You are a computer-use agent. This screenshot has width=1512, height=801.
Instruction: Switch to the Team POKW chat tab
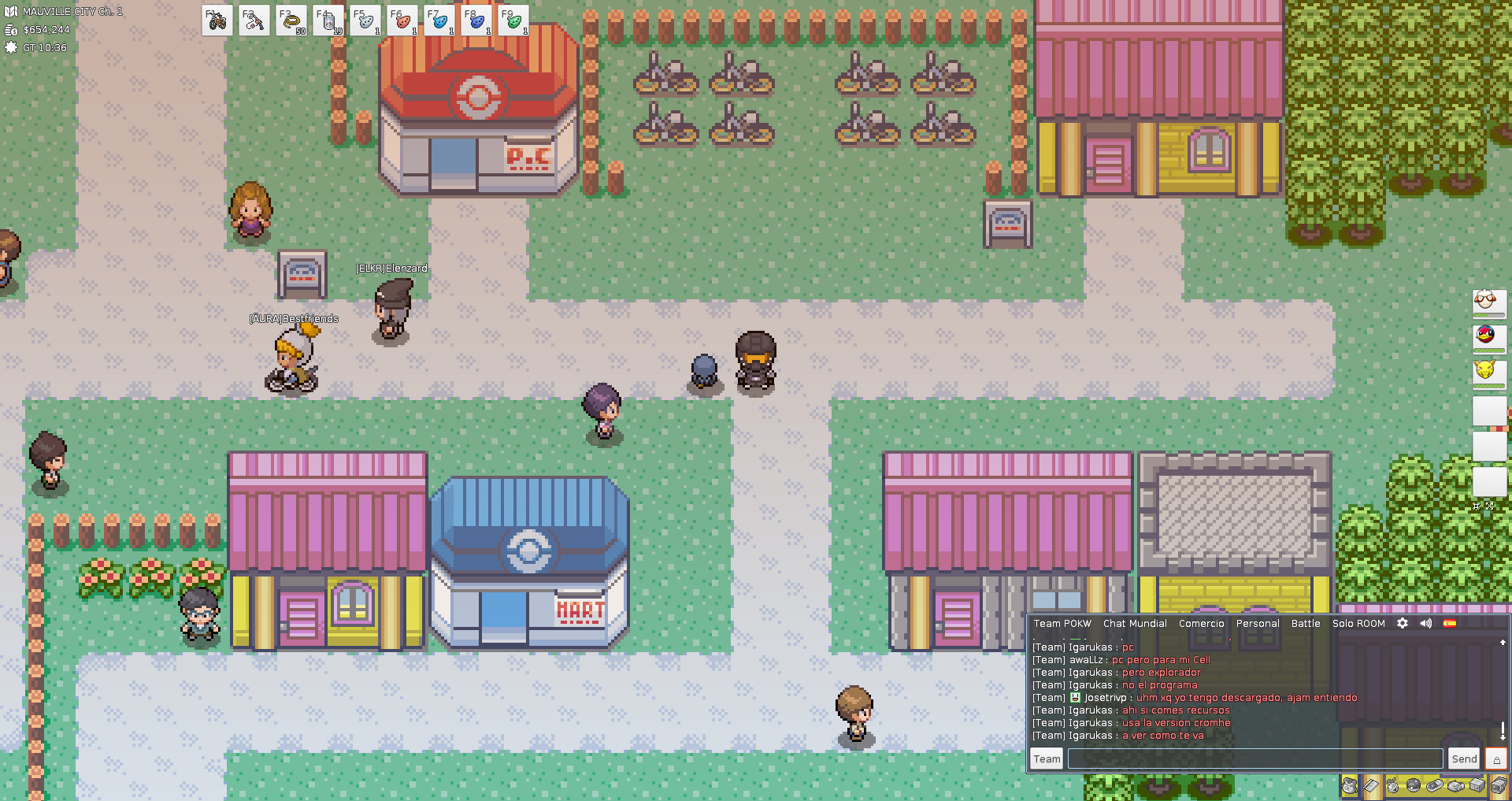coord(1062,624)
